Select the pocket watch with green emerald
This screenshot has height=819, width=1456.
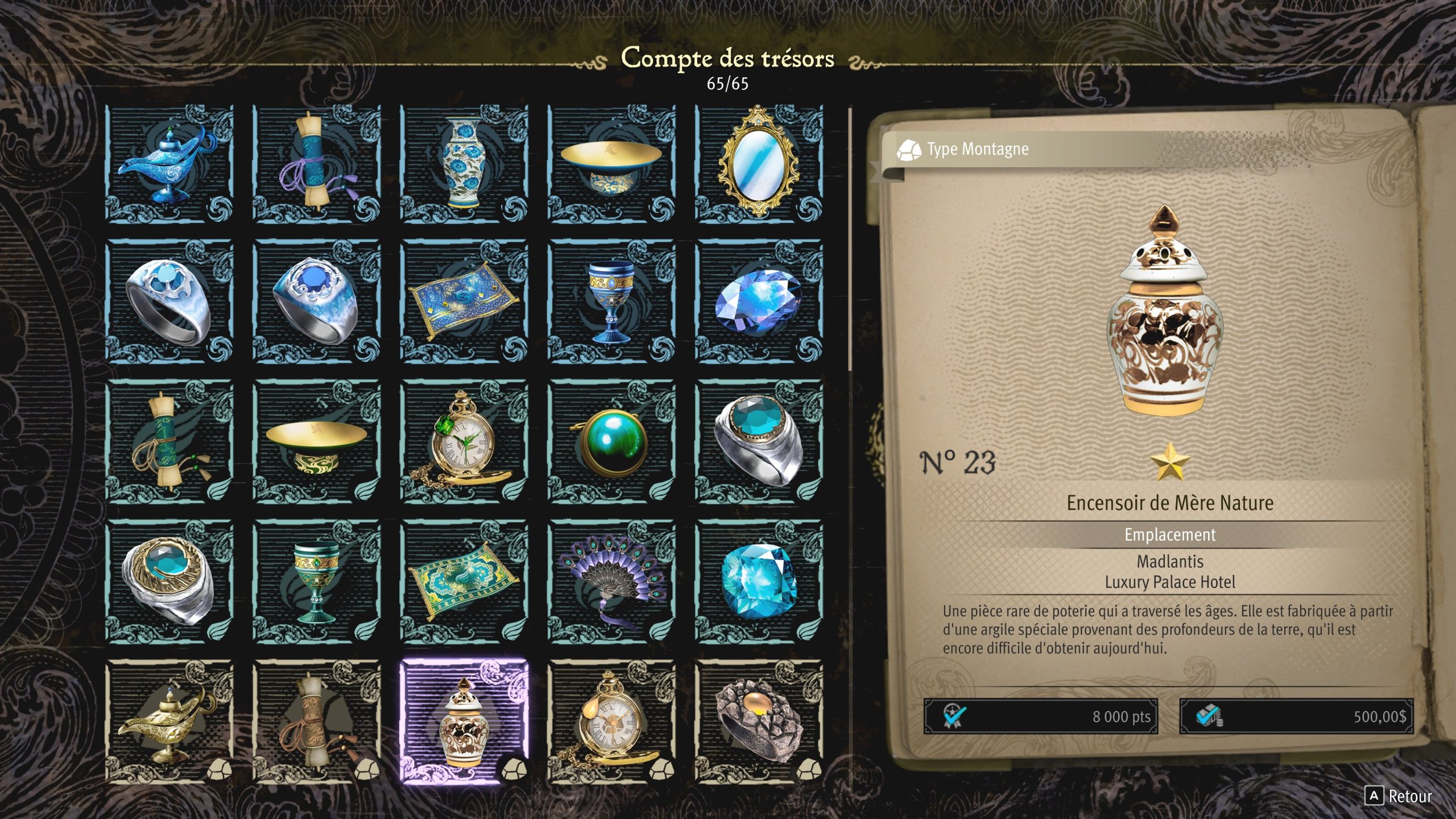pos(464,441)
